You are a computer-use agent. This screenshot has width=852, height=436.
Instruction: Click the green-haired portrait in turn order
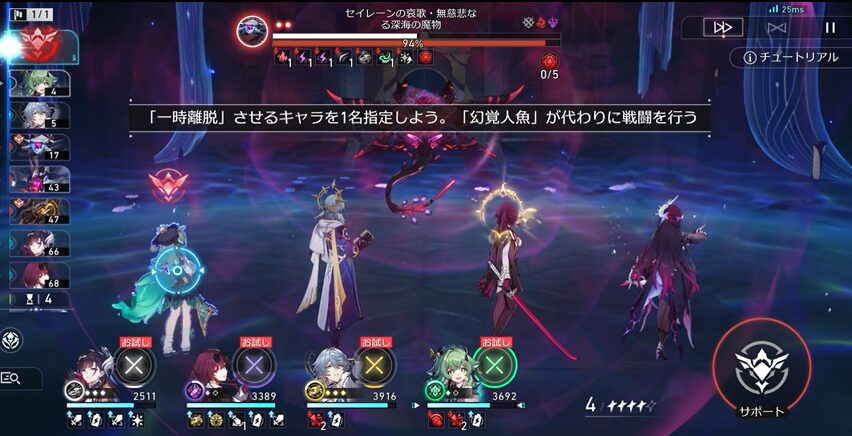coord(42,83)
